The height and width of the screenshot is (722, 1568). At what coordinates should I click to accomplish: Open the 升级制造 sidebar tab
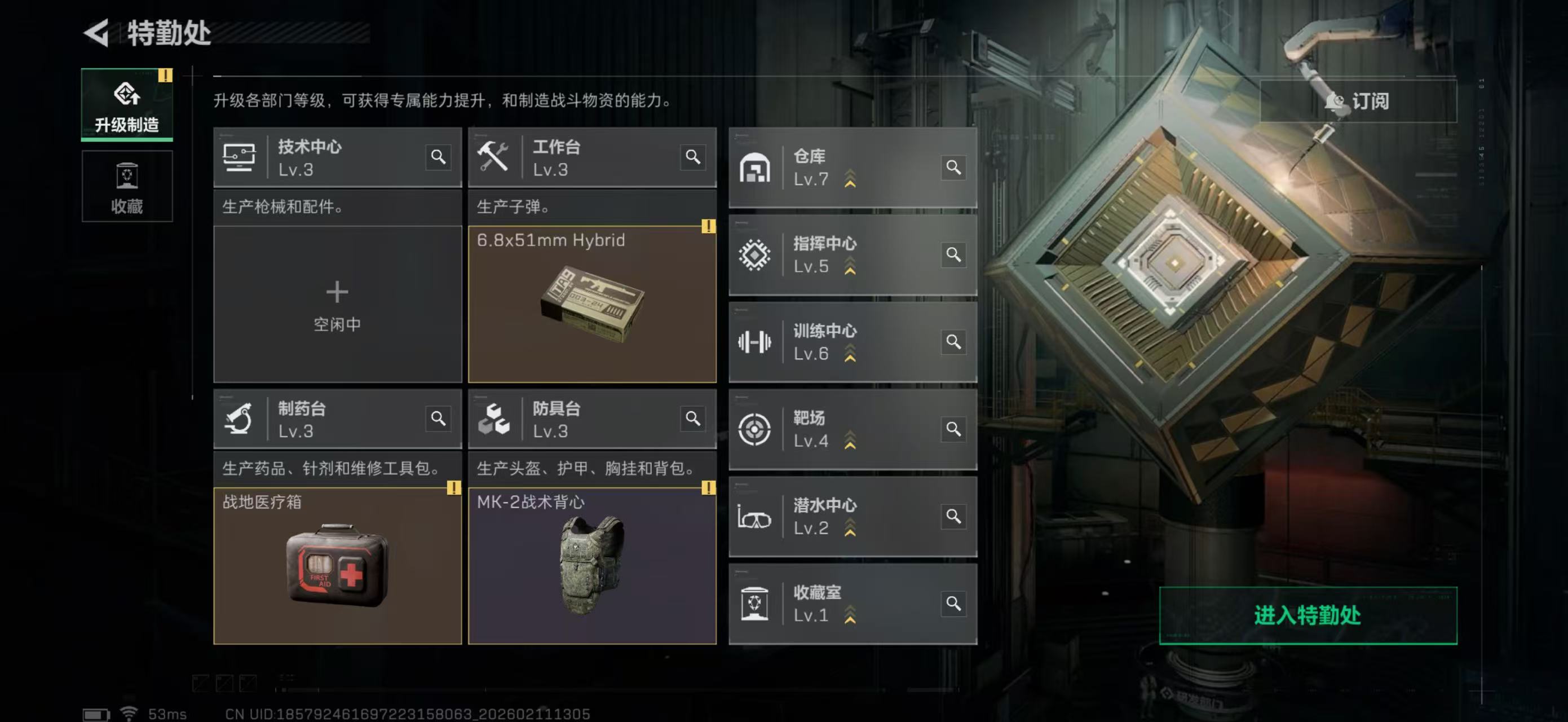(x=126, y=105)
